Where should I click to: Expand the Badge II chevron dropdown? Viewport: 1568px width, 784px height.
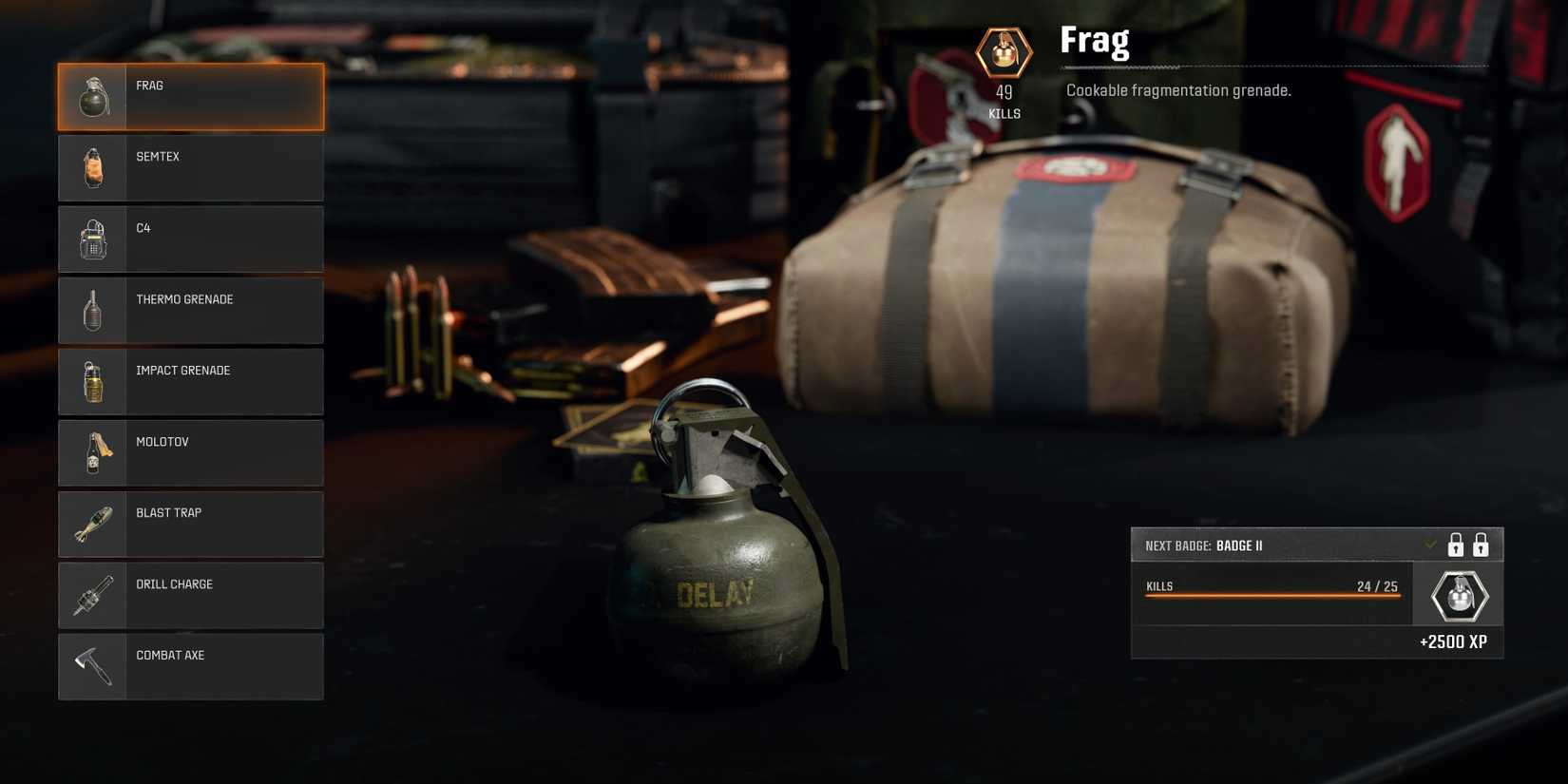[1430, 545]
